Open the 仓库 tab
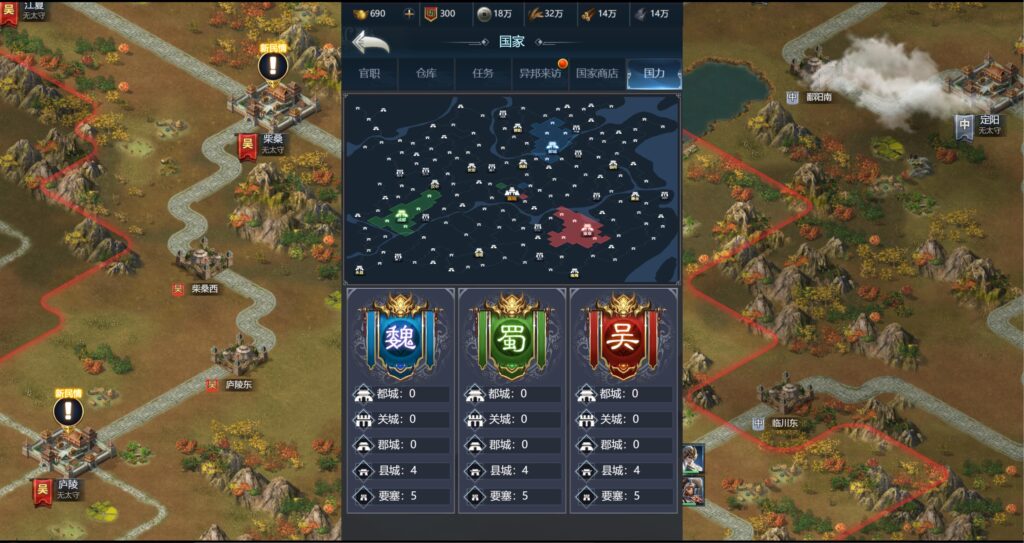The height and width of the screenshot is (543, 1024). coord(426,74)
